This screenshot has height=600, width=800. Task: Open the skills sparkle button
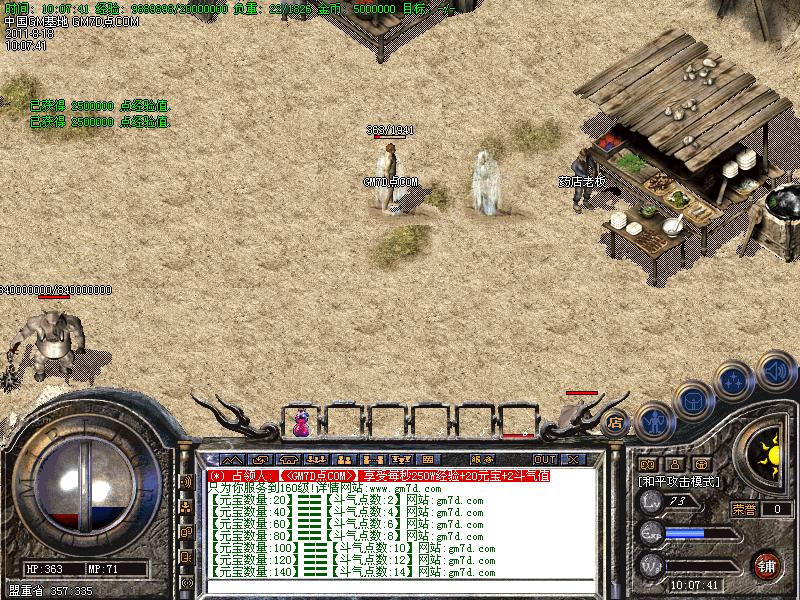733,381
